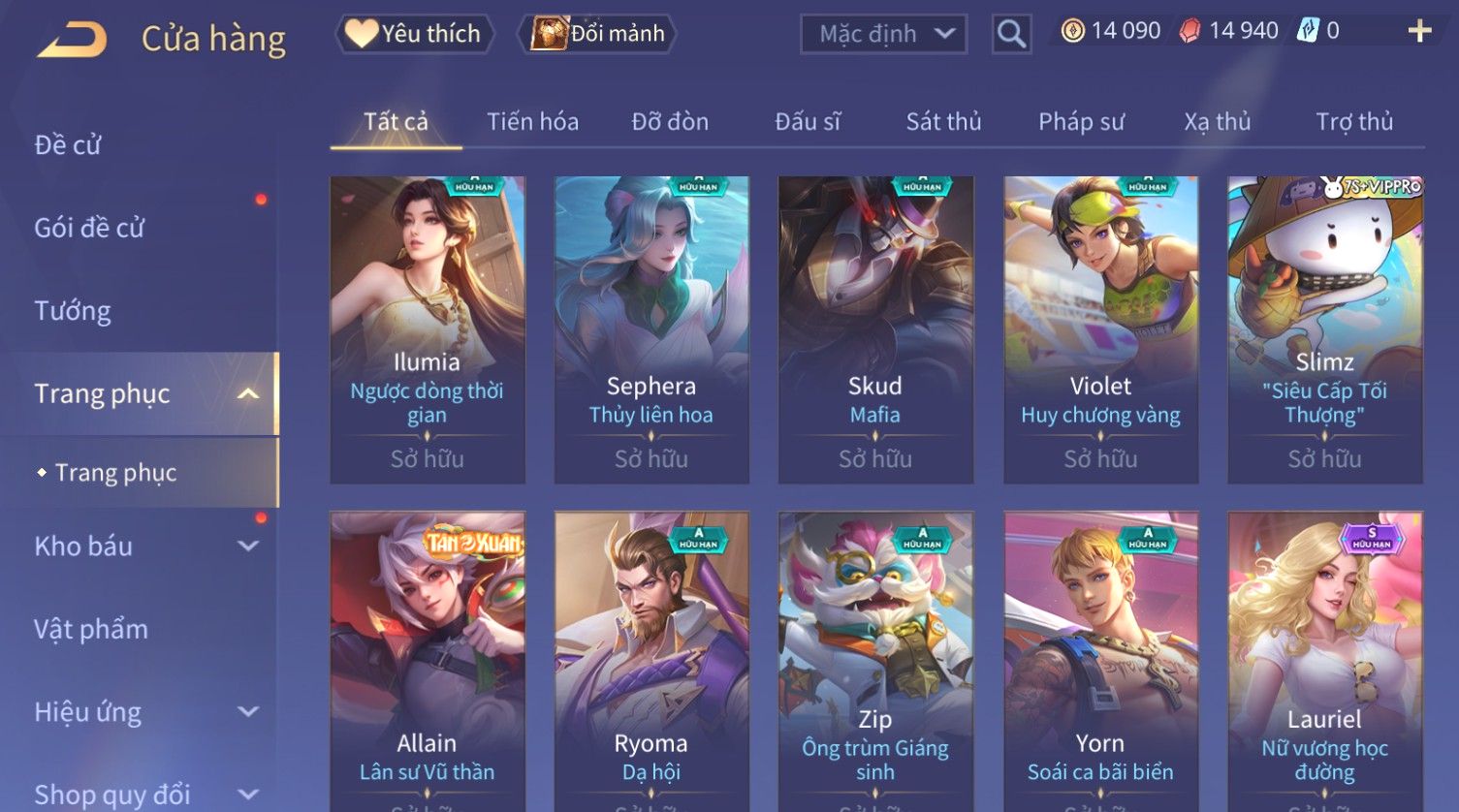Open the Đổi mảnh fragment exchange
Screen dimensions: 1459x812
point(598,34)
